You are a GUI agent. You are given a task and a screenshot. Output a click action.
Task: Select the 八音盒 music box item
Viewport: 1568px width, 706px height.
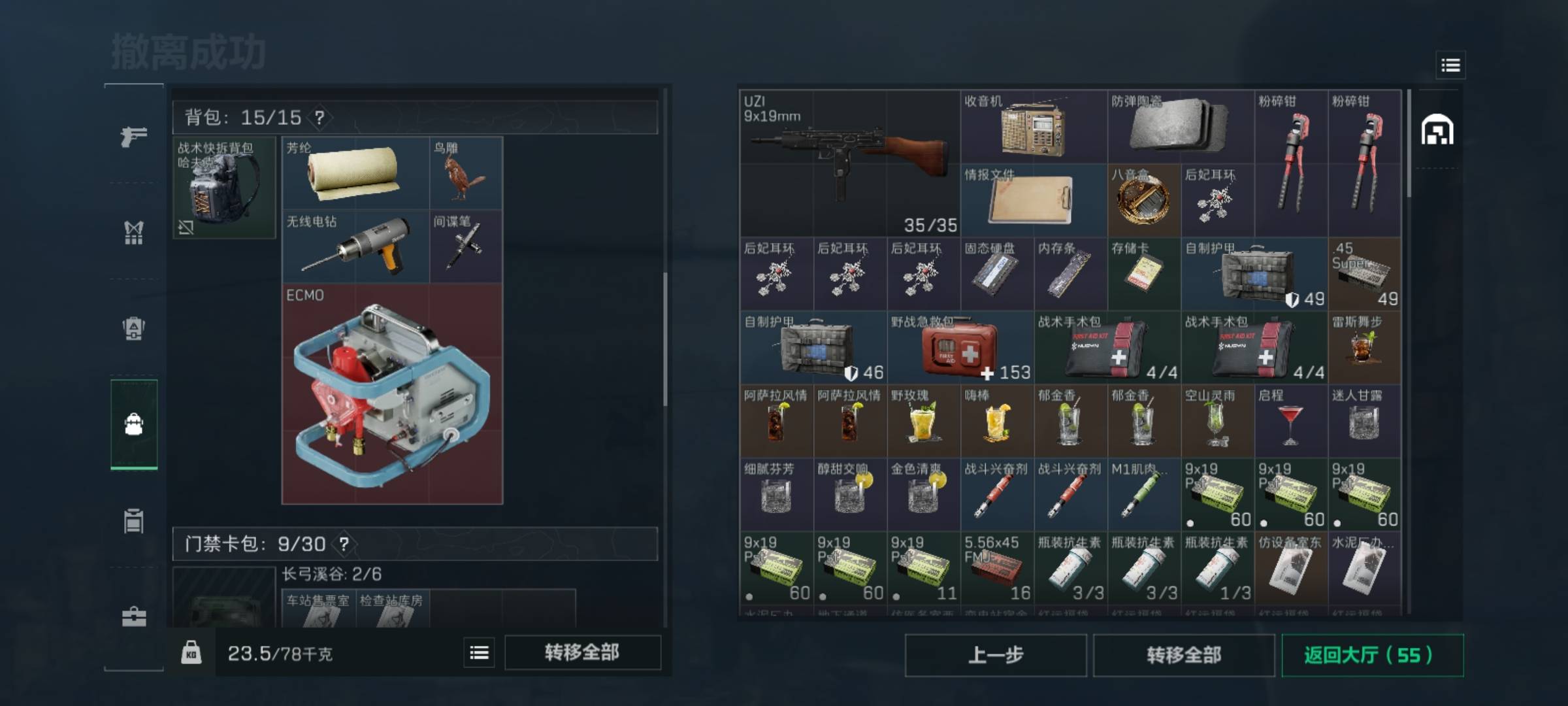coord(1143,201)
